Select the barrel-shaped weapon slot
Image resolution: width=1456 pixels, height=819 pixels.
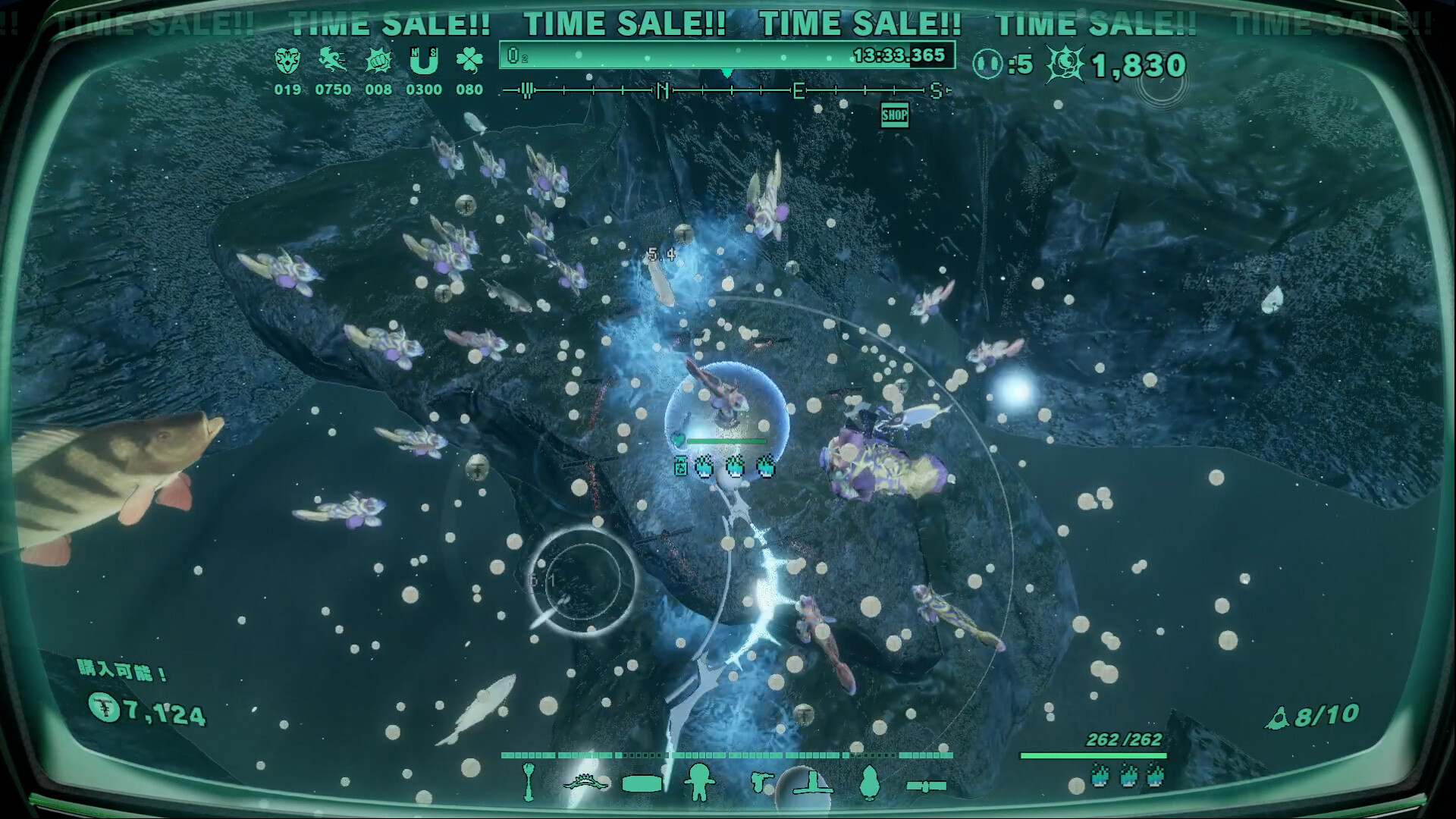click(x=642, y=783)
